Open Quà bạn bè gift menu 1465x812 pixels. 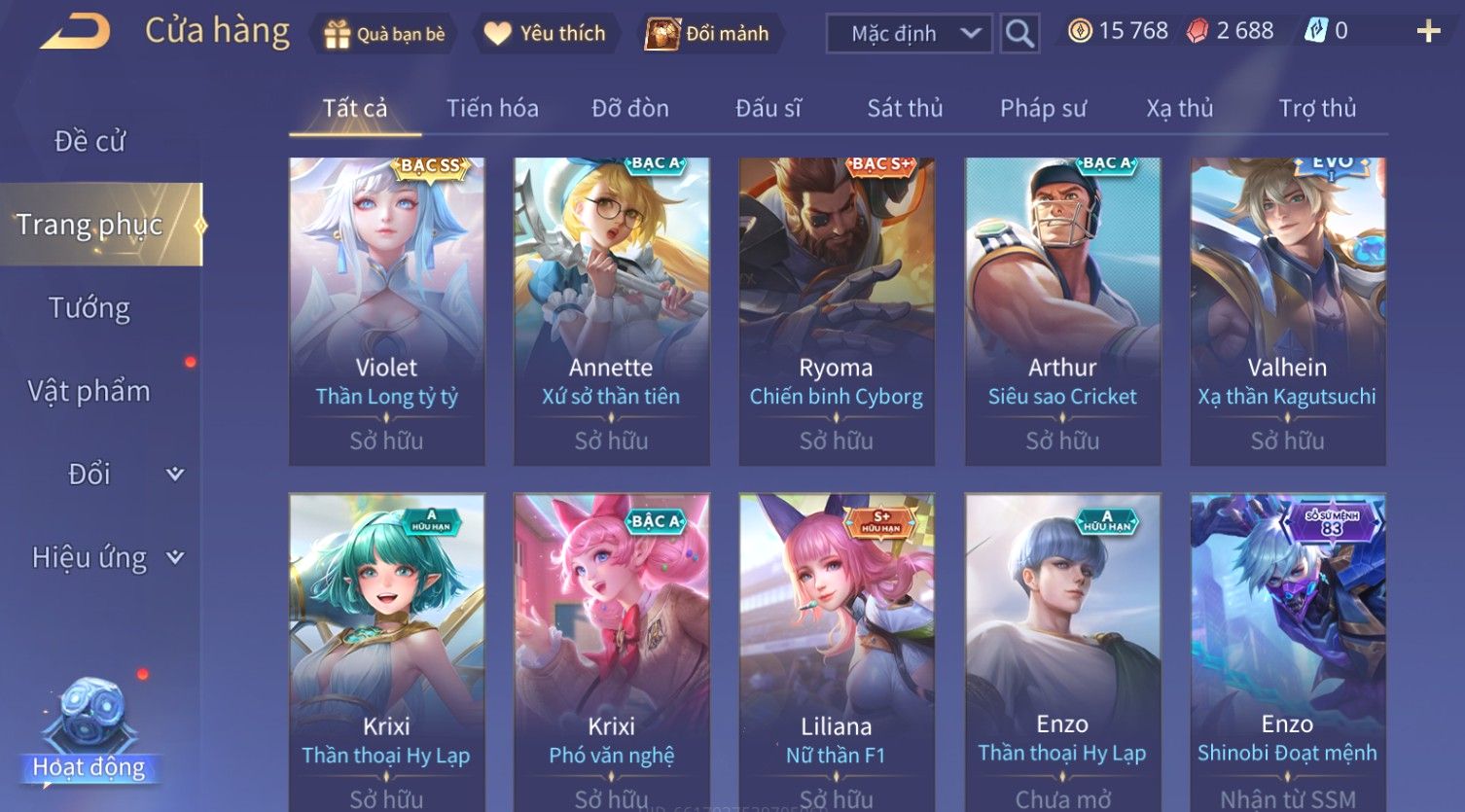click(x=384, y=34)
